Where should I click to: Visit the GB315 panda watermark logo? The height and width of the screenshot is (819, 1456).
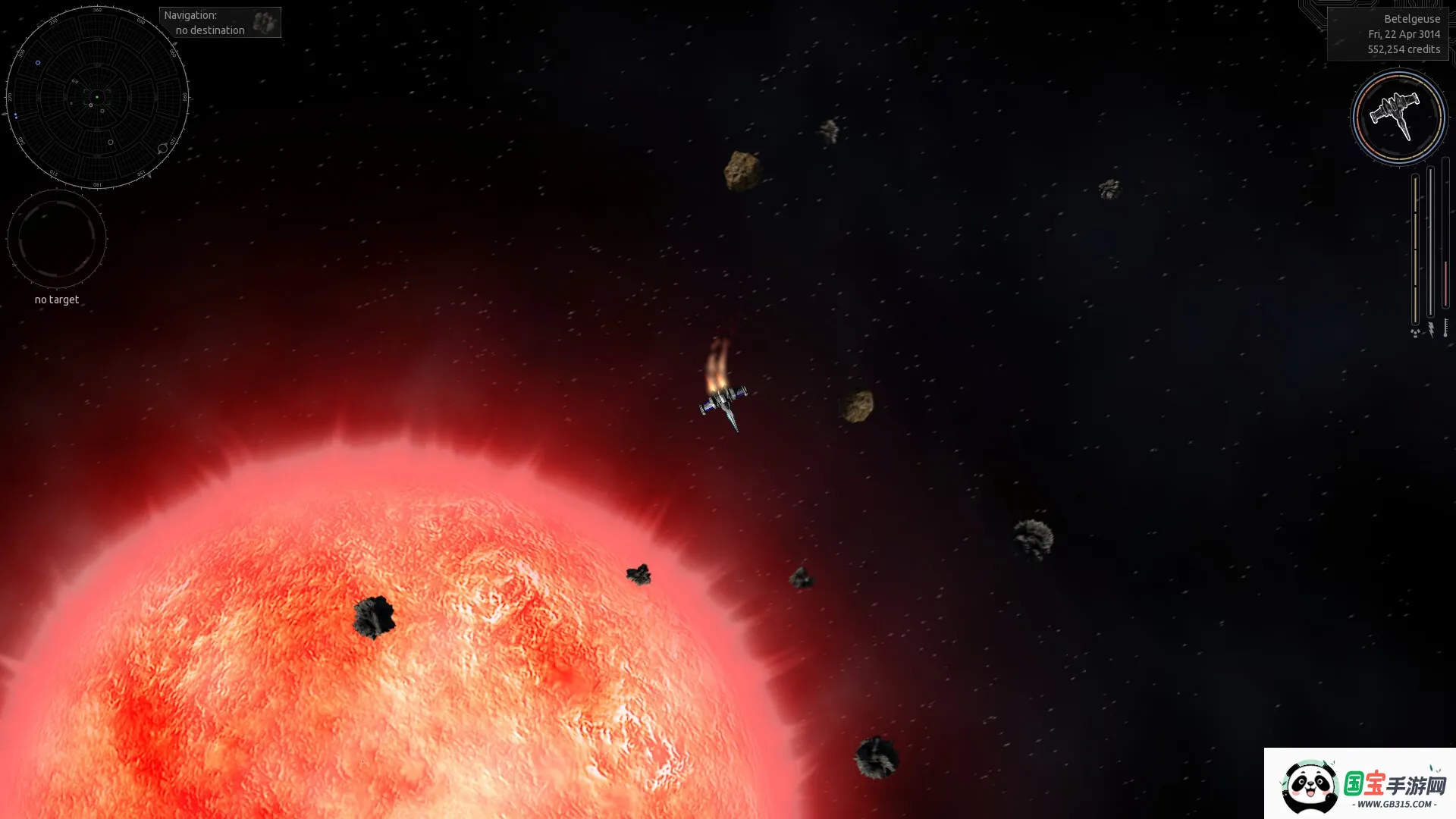pyautogui.click(x=1360, y=785)
